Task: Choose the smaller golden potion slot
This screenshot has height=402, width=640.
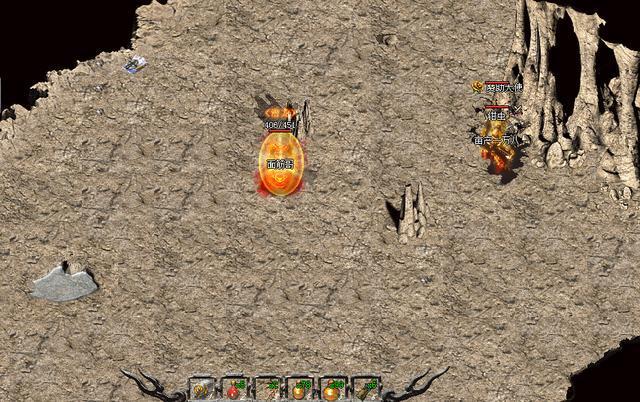Action: (298, 389)
